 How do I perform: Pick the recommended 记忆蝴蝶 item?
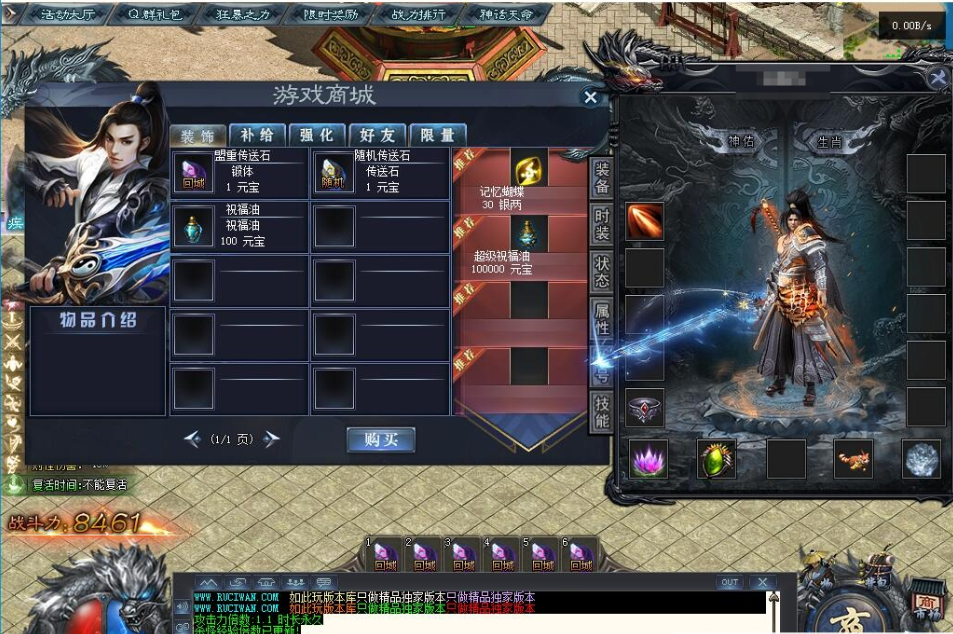pos(530,167)
